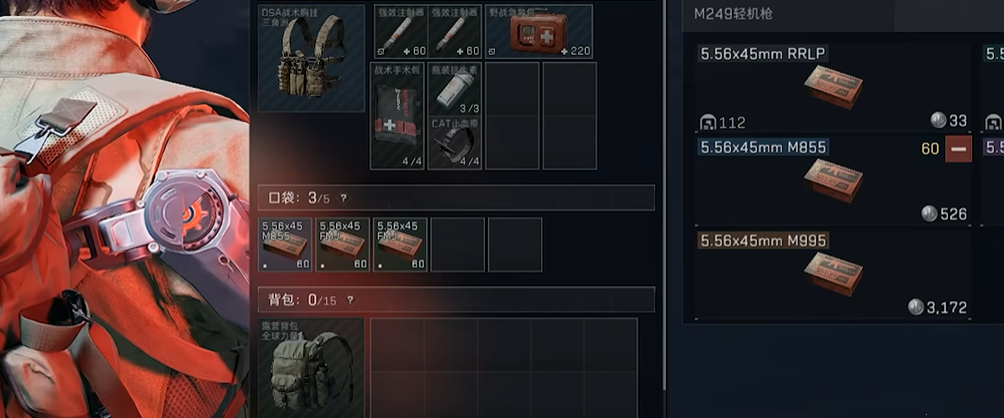Select the equipped backpack slot
1004x418 pixels.
311,368
